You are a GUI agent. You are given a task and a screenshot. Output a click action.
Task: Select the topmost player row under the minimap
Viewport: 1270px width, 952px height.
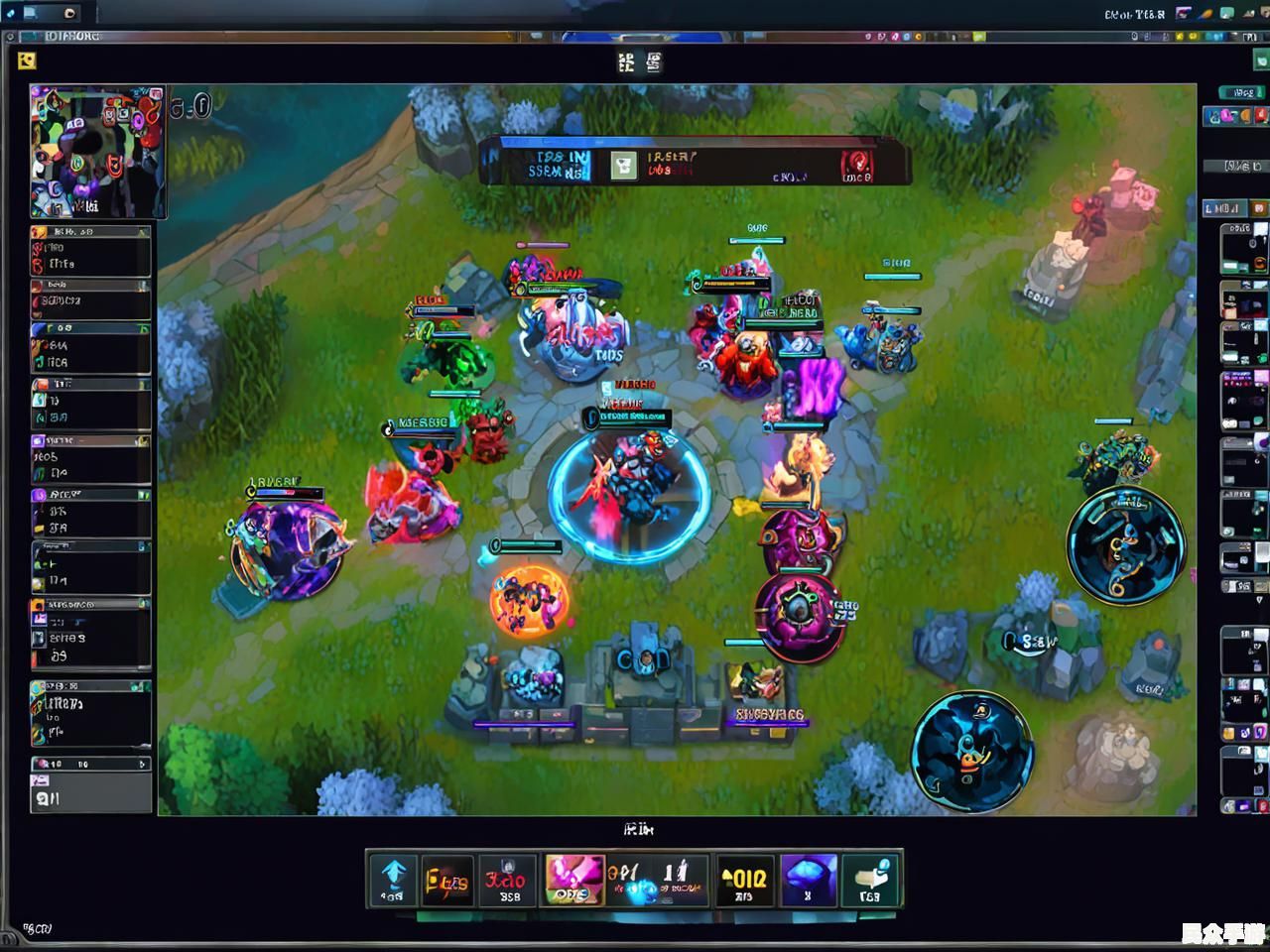tap(90, 251)
